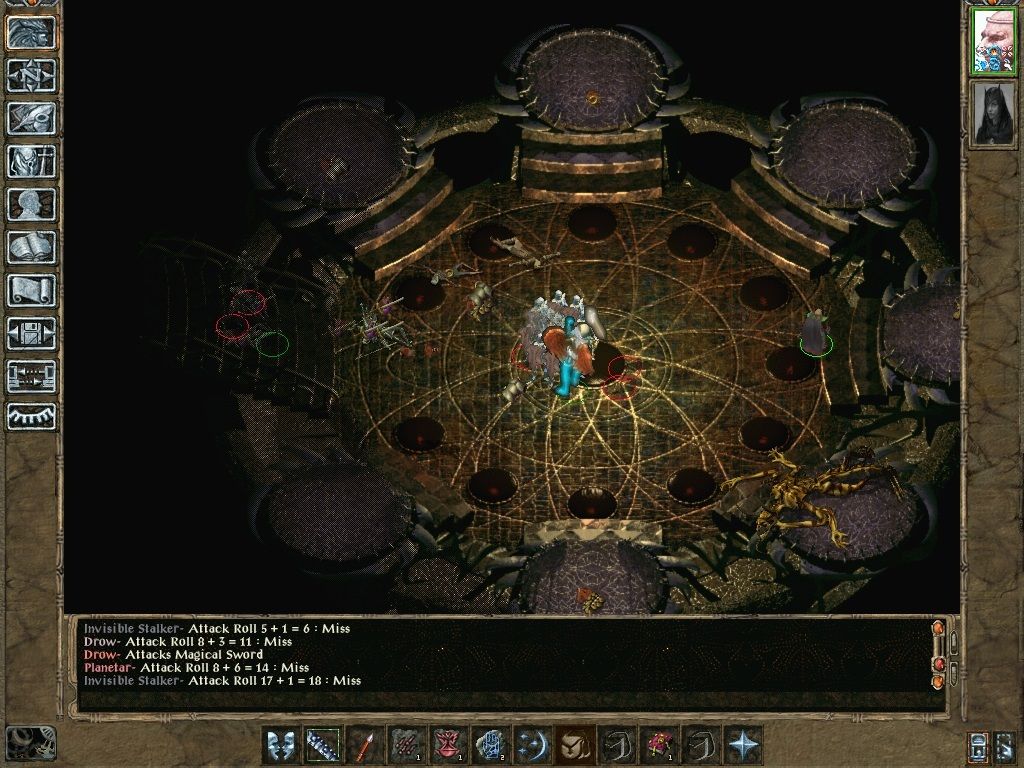
Task: Select the spear weapon slot
Action: click(366, 746)
